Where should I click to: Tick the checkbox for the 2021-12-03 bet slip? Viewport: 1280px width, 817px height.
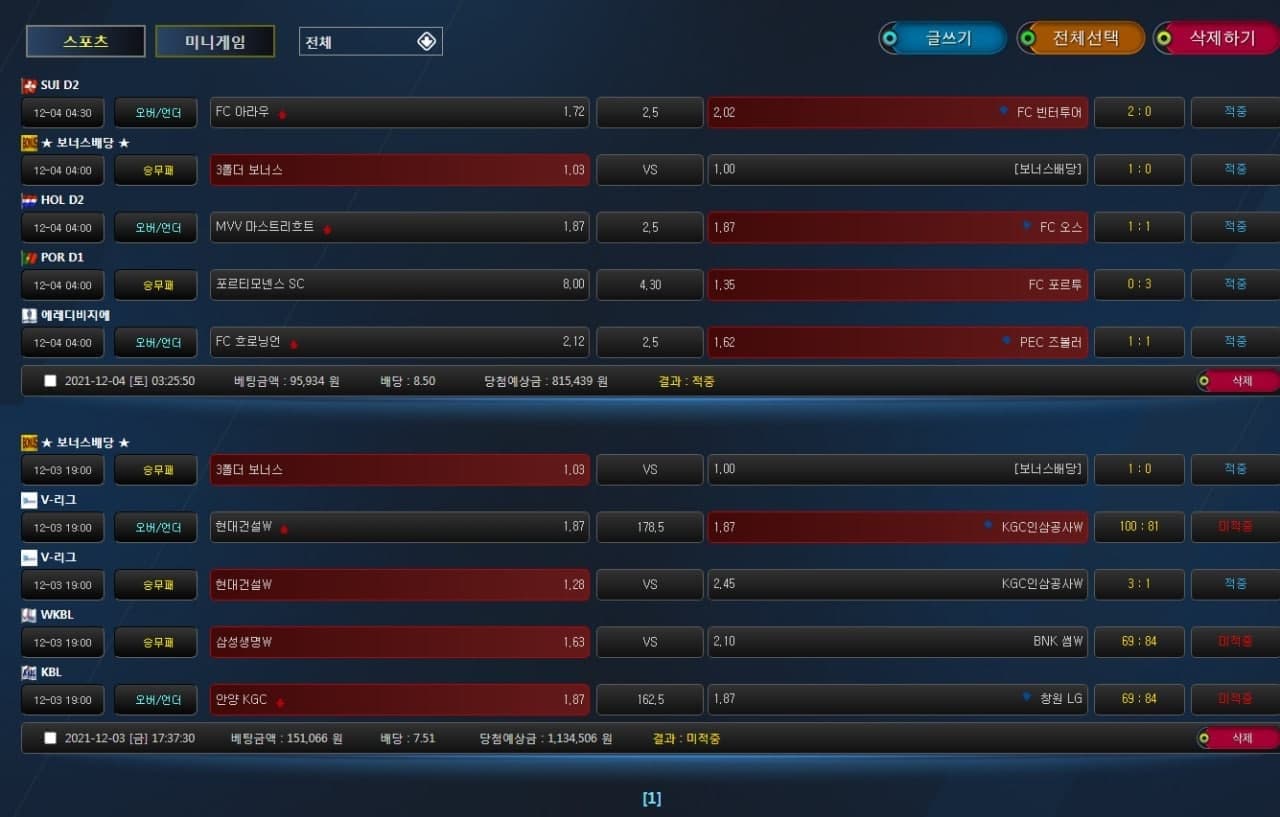tap(50, 738)
